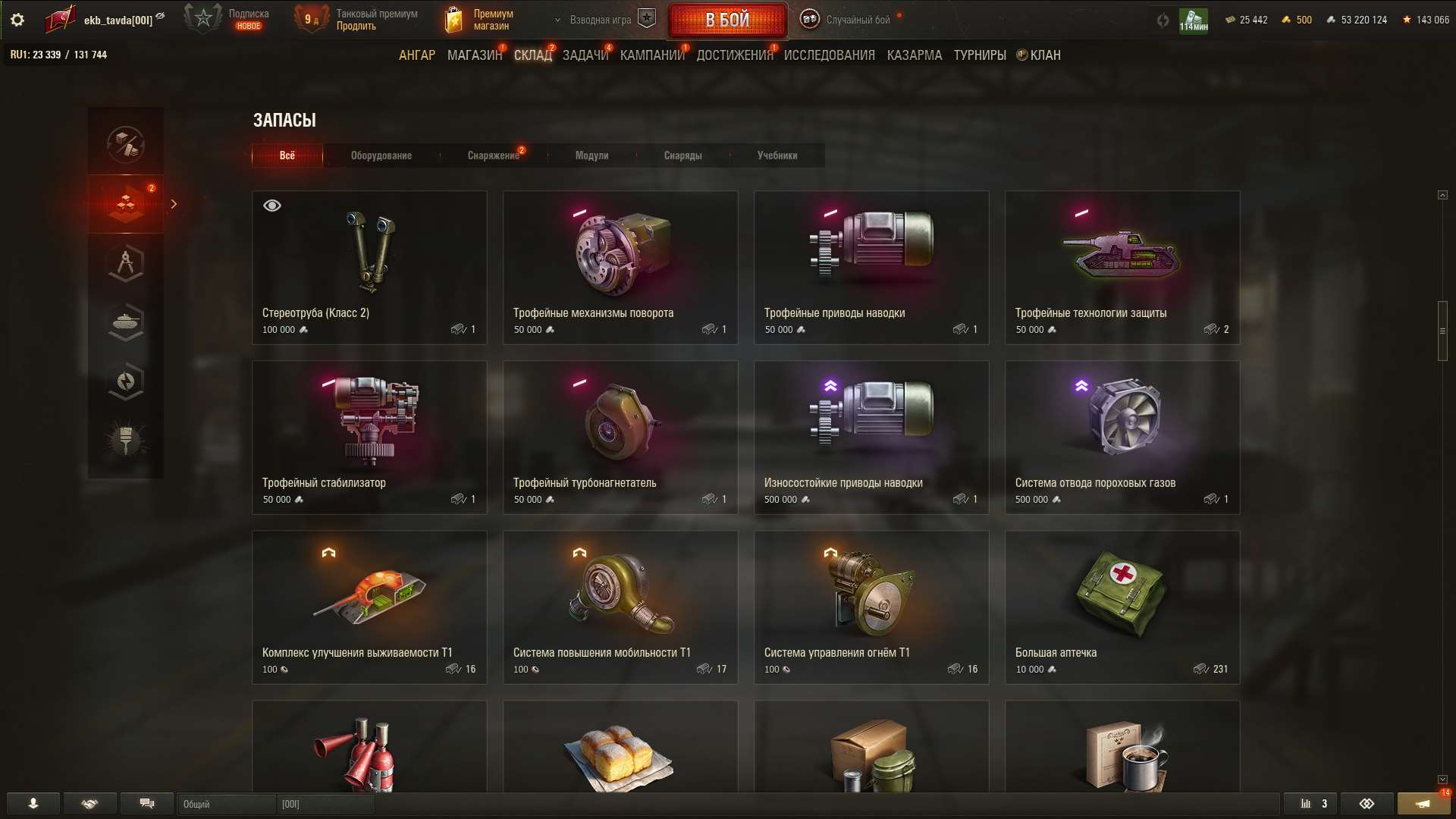Click the green premium time 114мин indicator
The image size is (1456, 819).
pyautogui.click(x=1193, y=20)
